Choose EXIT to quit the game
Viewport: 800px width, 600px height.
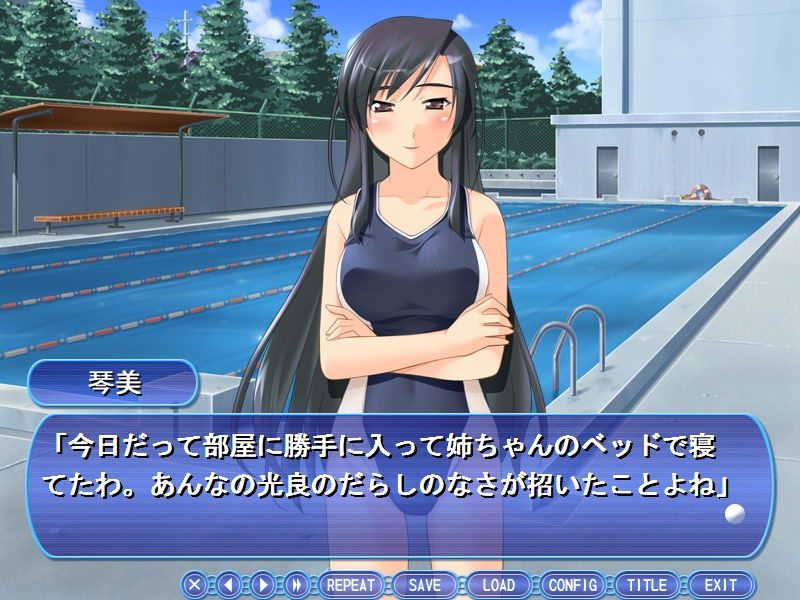point(720,585)
